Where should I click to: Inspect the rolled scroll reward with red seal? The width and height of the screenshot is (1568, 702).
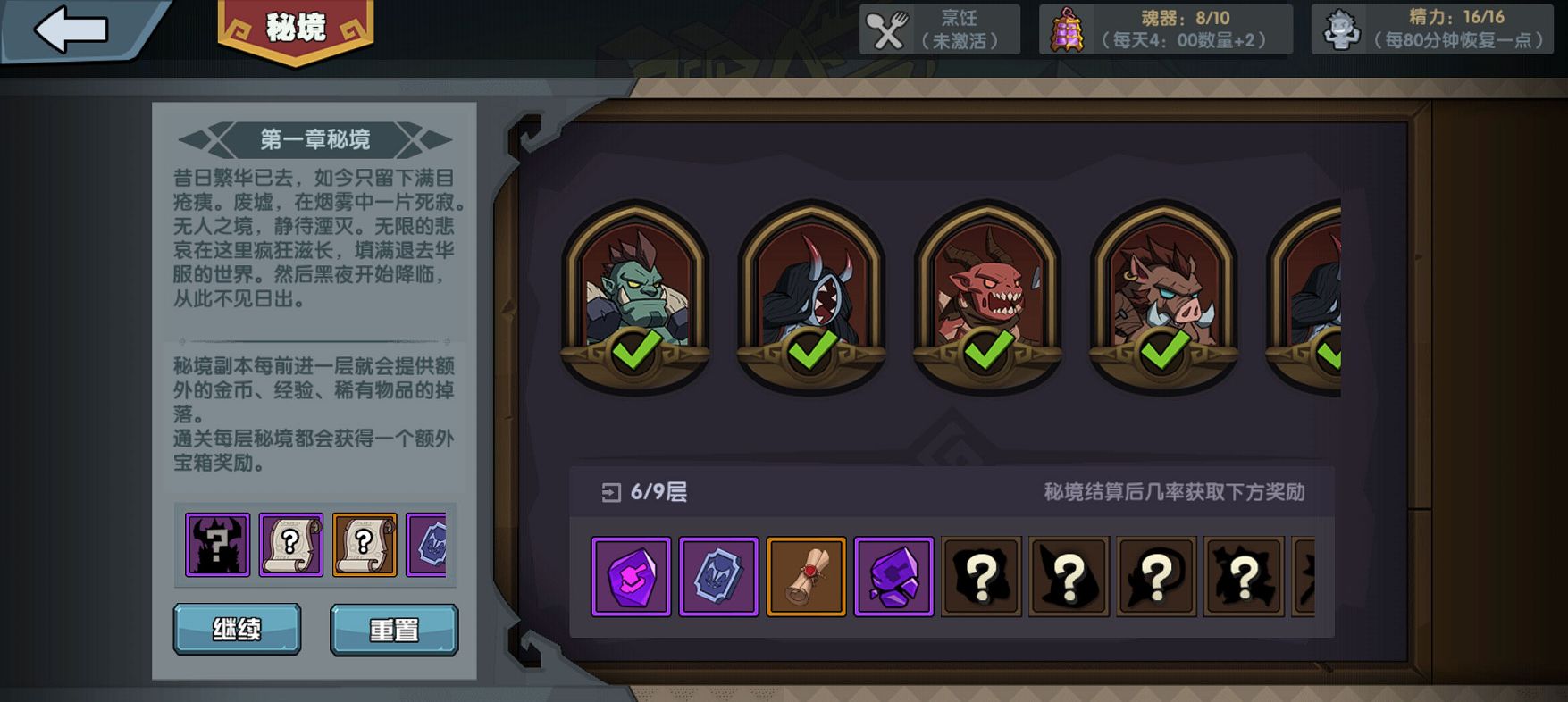coord(806,577)
